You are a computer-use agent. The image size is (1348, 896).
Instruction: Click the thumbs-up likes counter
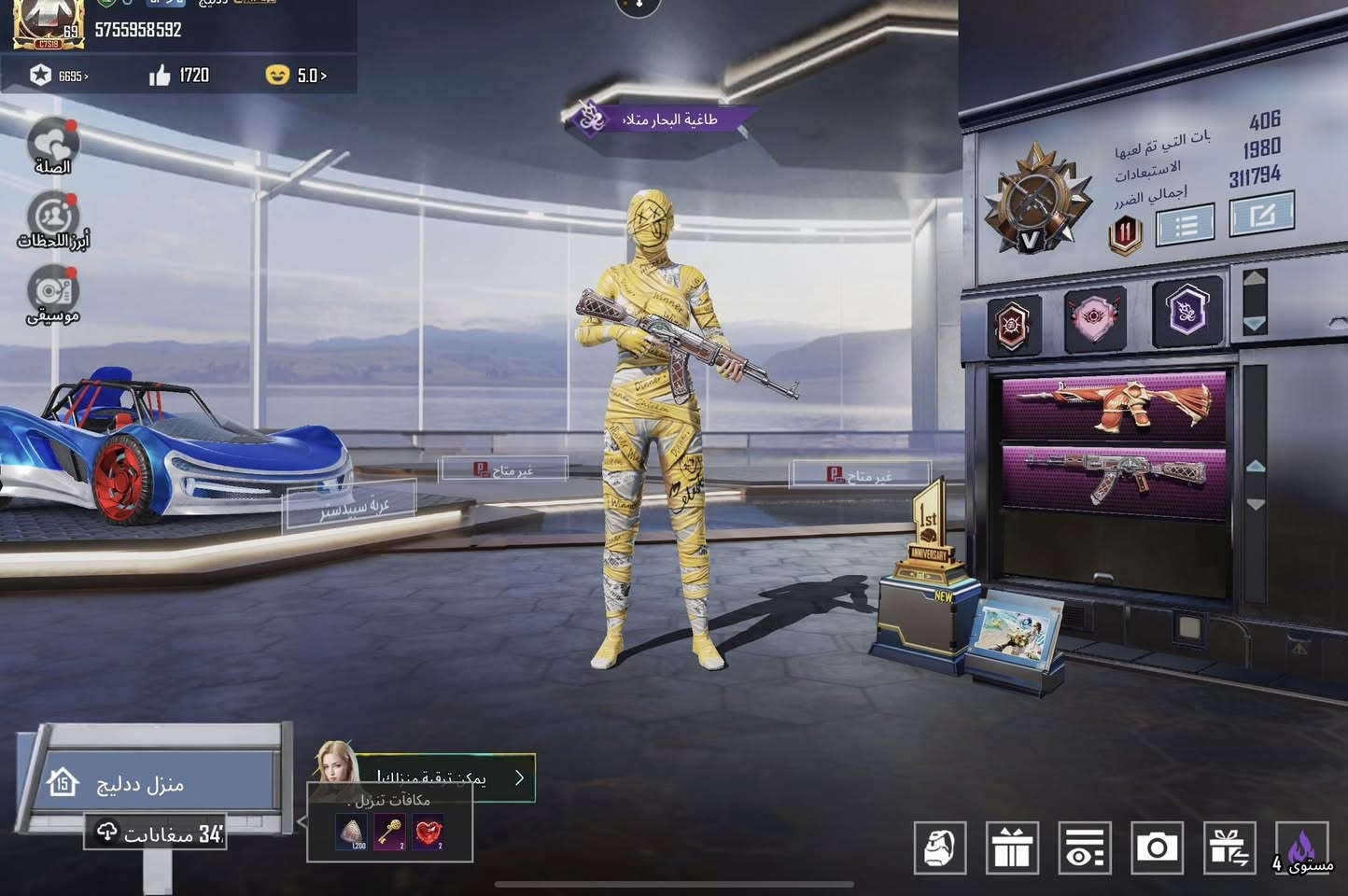pyautogui.click(x=179, y=75)
